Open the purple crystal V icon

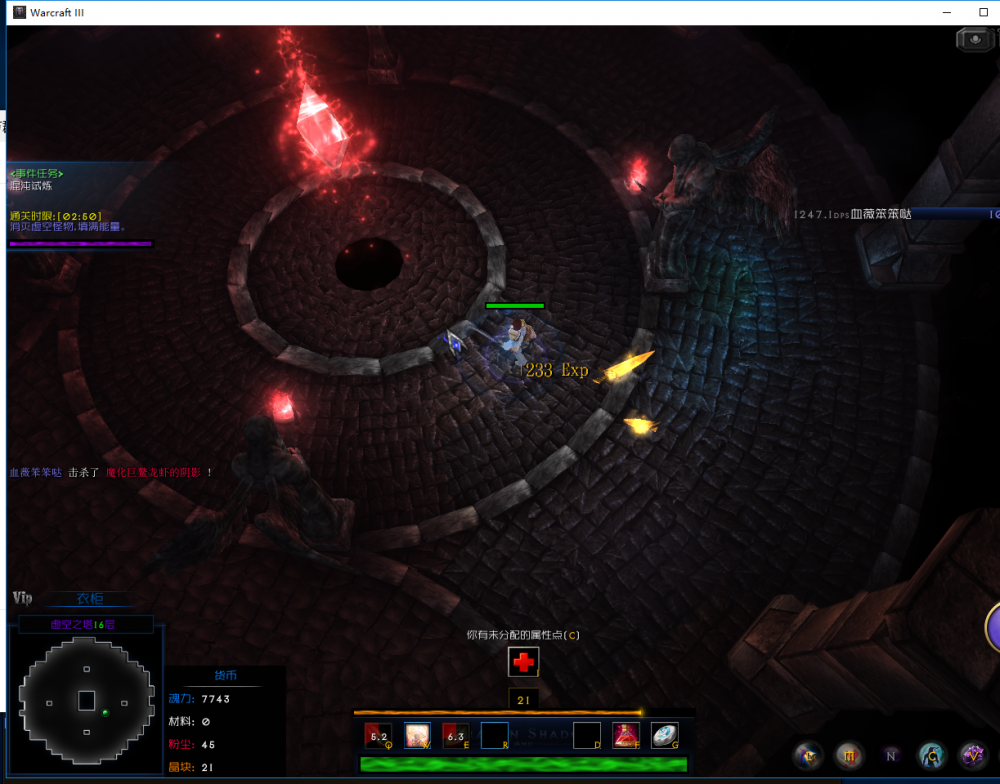click(973, 755)
